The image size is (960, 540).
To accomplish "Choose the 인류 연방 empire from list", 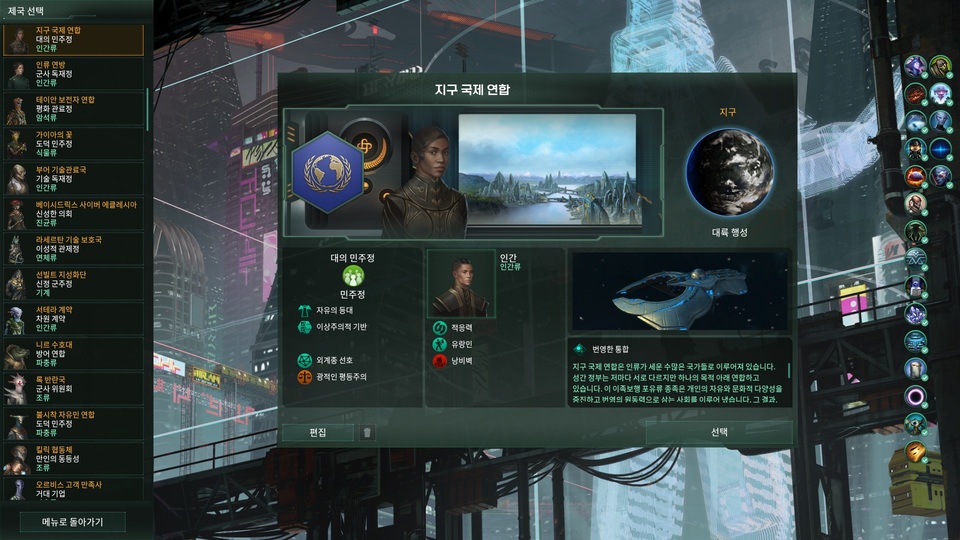I will [x=73, y=75].
